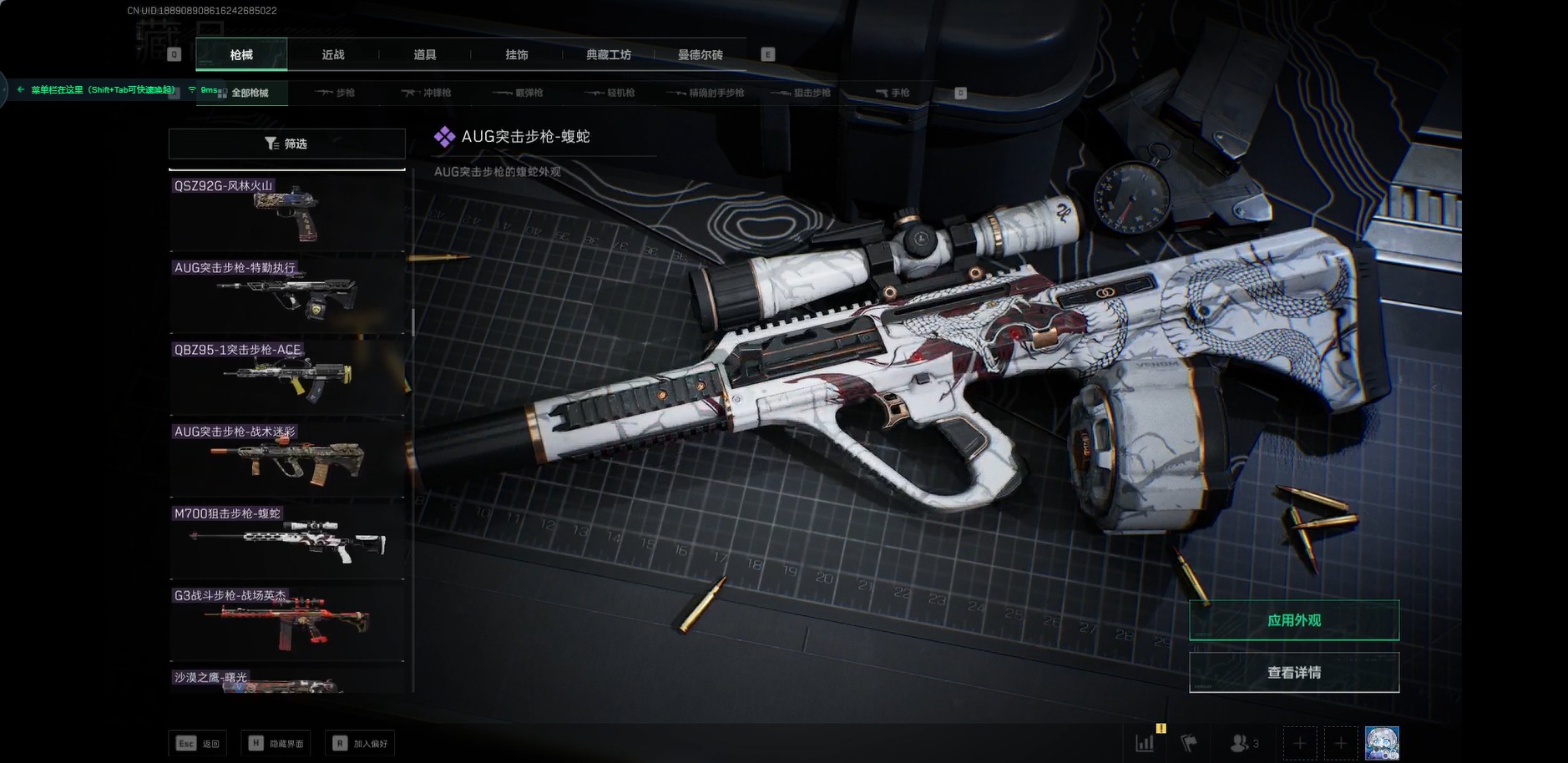Select the QSZ92G-风林火山 skin
This screenshot has width=1568, height=763.
[x=286, y=212]
